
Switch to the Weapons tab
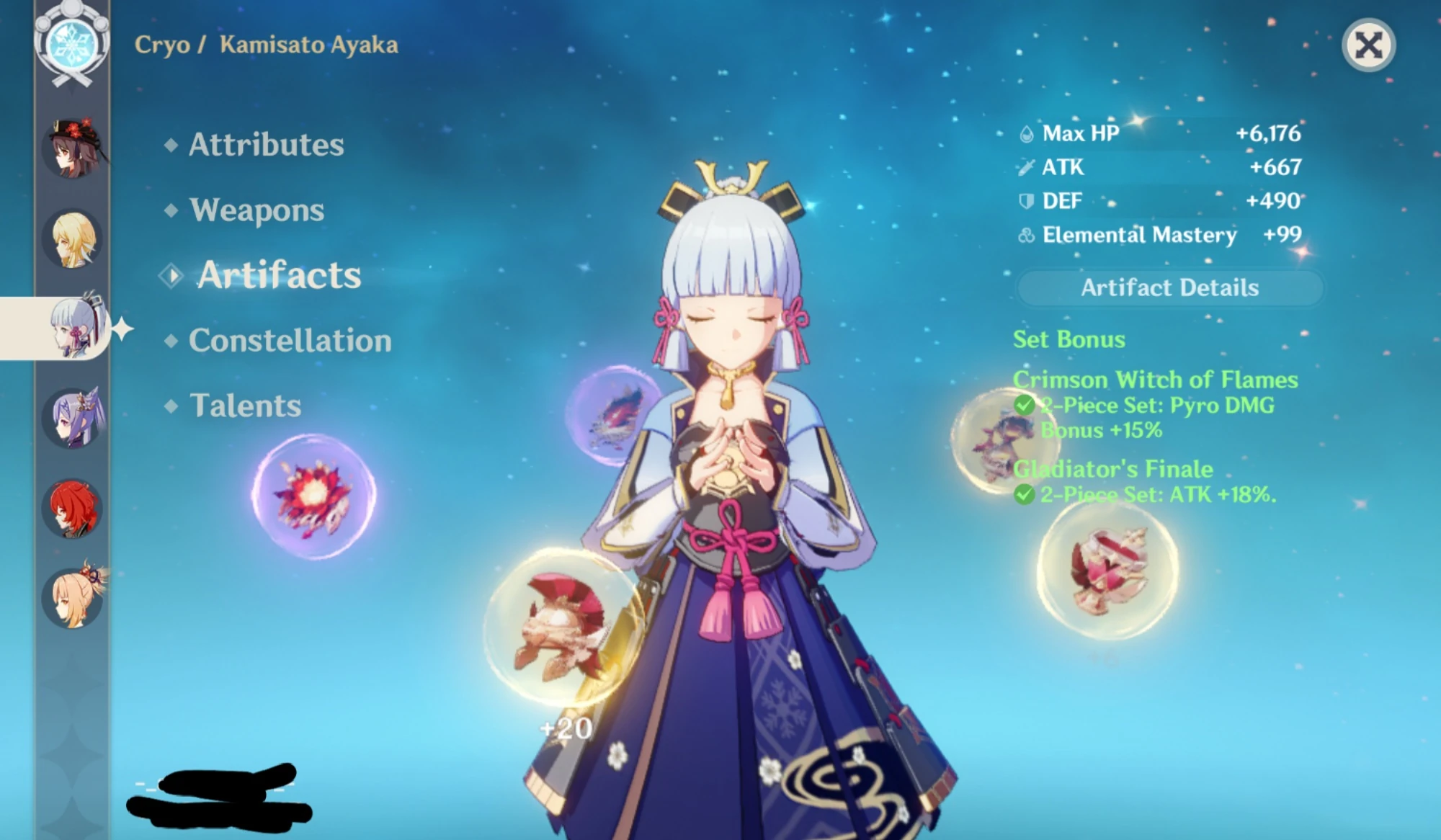click(x=255, y=210)
